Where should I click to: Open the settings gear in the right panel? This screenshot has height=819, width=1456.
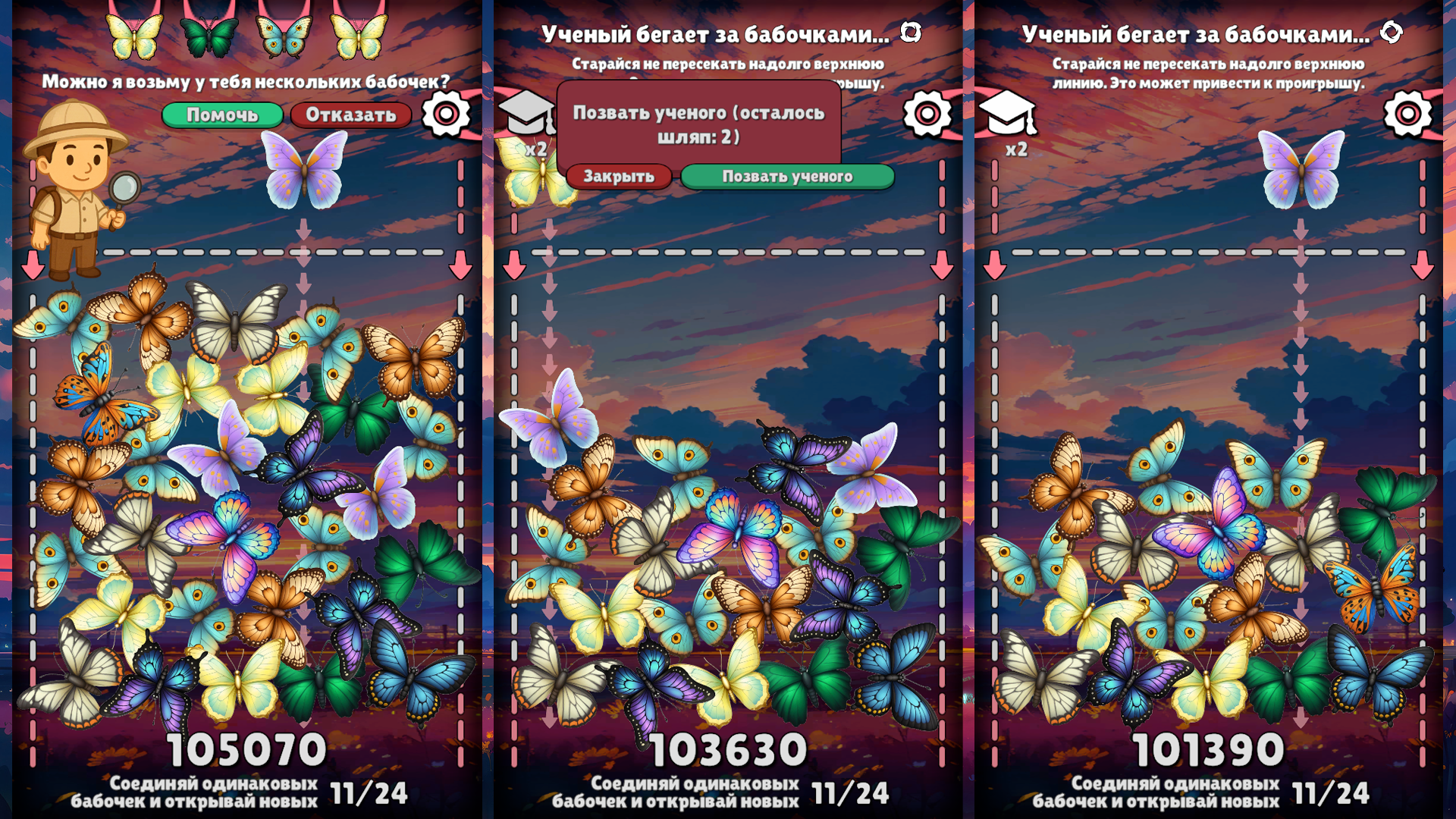pos(1408,114)
